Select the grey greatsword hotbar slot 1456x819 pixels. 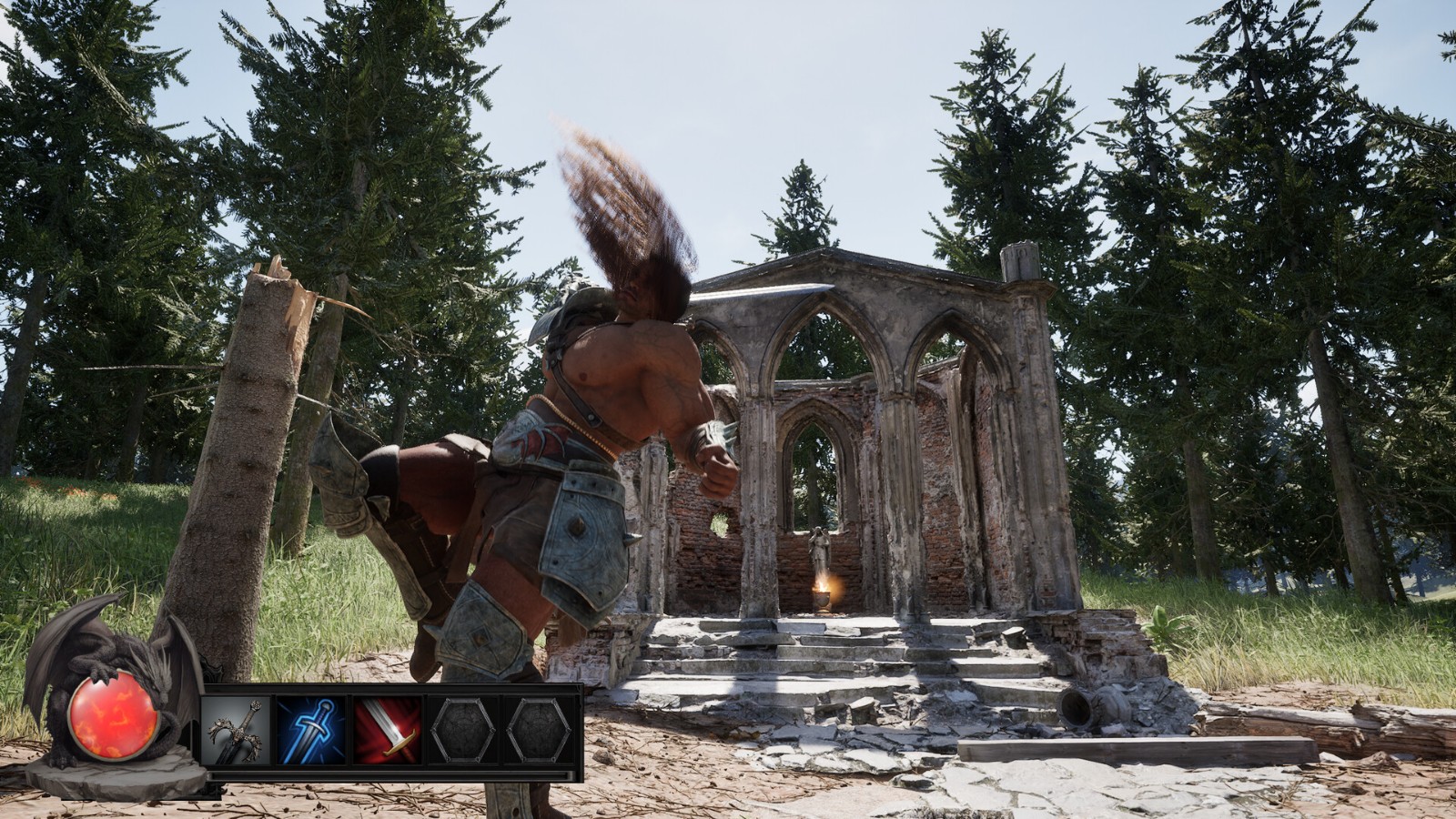[236, 731]
